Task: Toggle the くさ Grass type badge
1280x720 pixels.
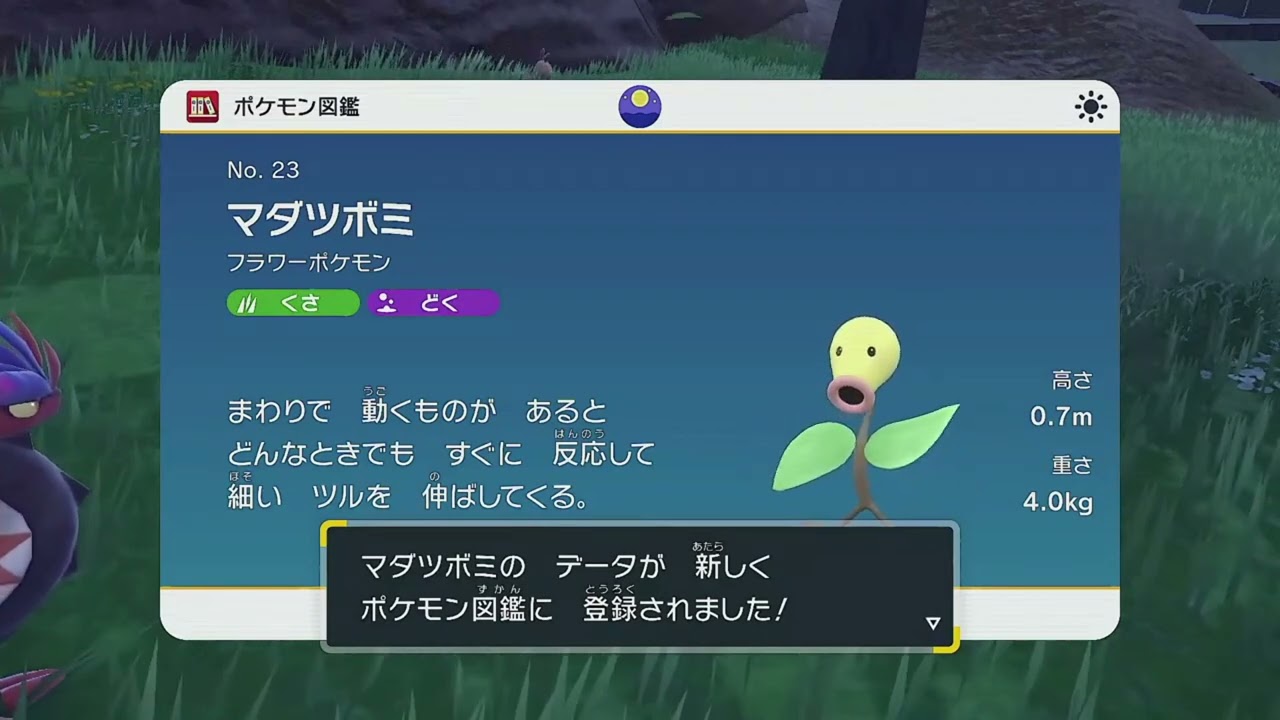Action: pos(292,303)
